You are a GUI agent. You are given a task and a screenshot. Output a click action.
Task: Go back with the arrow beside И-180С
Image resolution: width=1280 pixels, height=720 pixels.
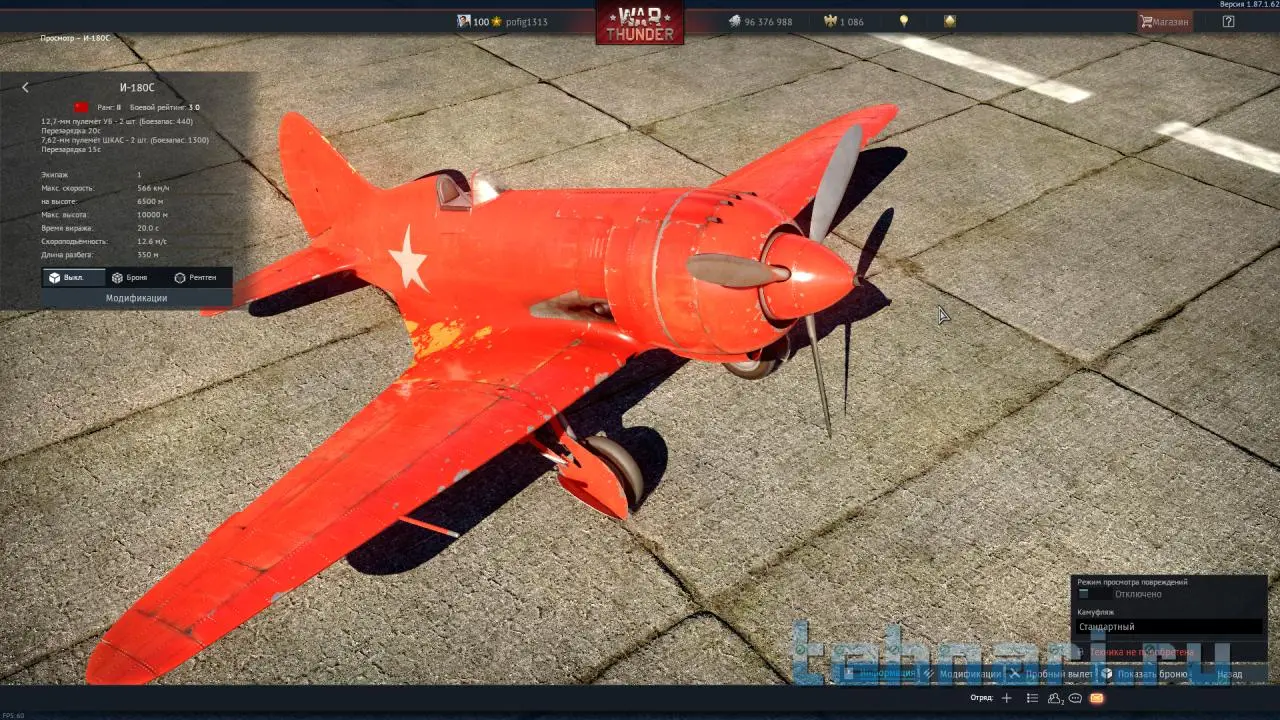[x=26, y=88]
